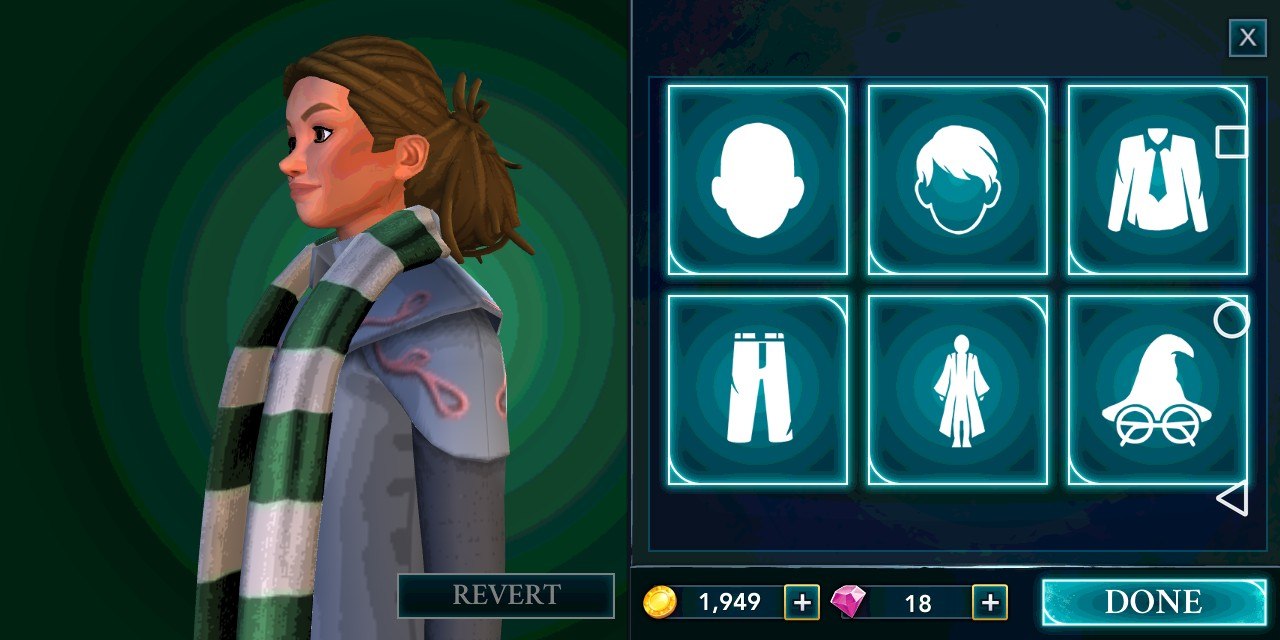Select the robes outfit category

point(957,389)
